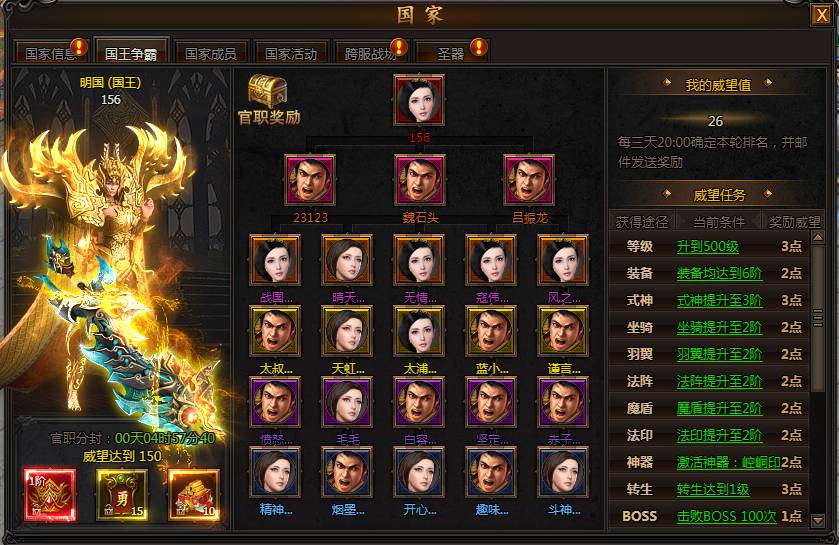The width and height of the screenshot is (839, 545).
Task: Open the 圣器 tab
Action: point(450,53)
